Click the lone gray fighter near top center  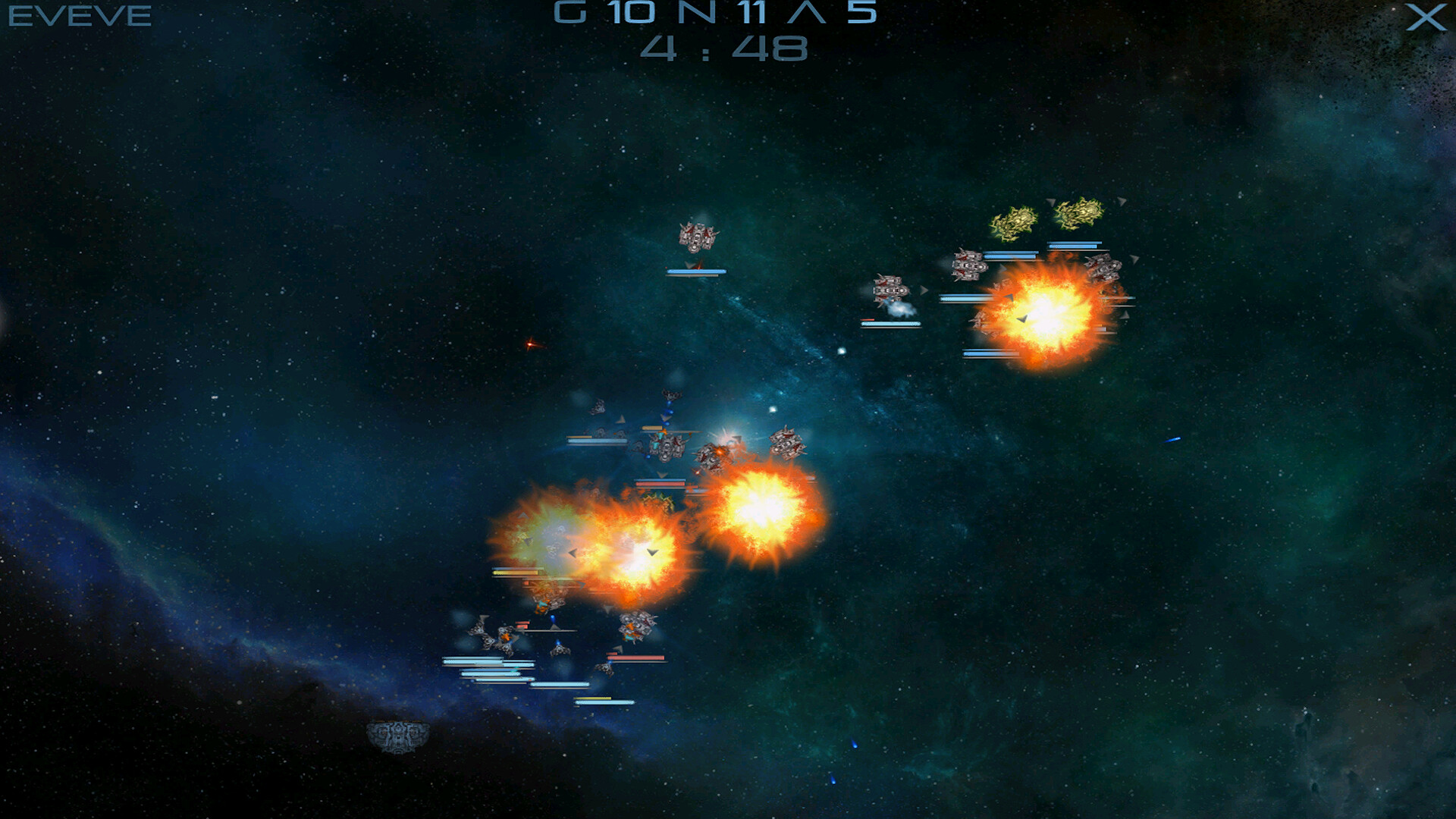click(x=698, y=237)
